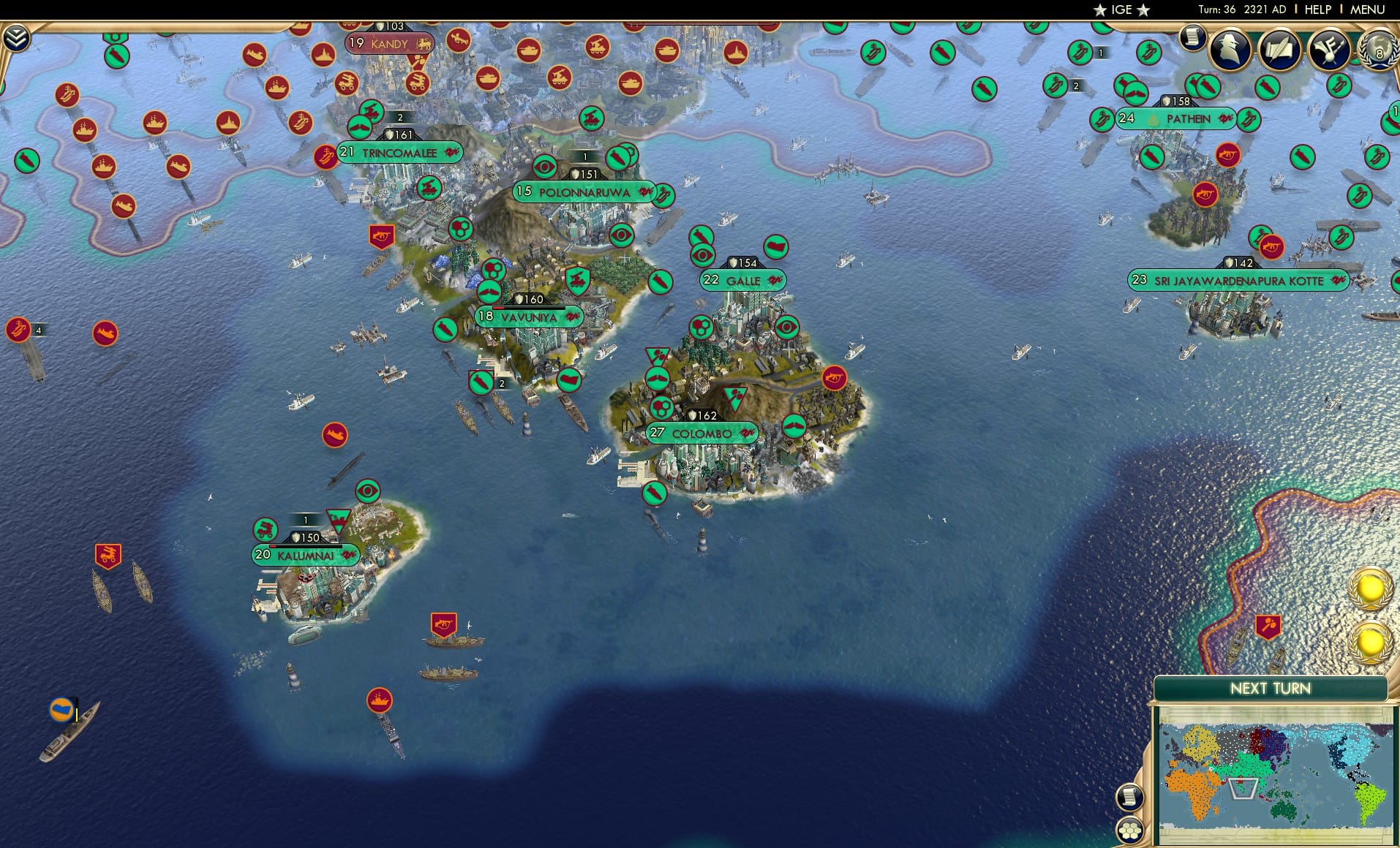Open the Espionage overview spy icon

click(1230, 50)
